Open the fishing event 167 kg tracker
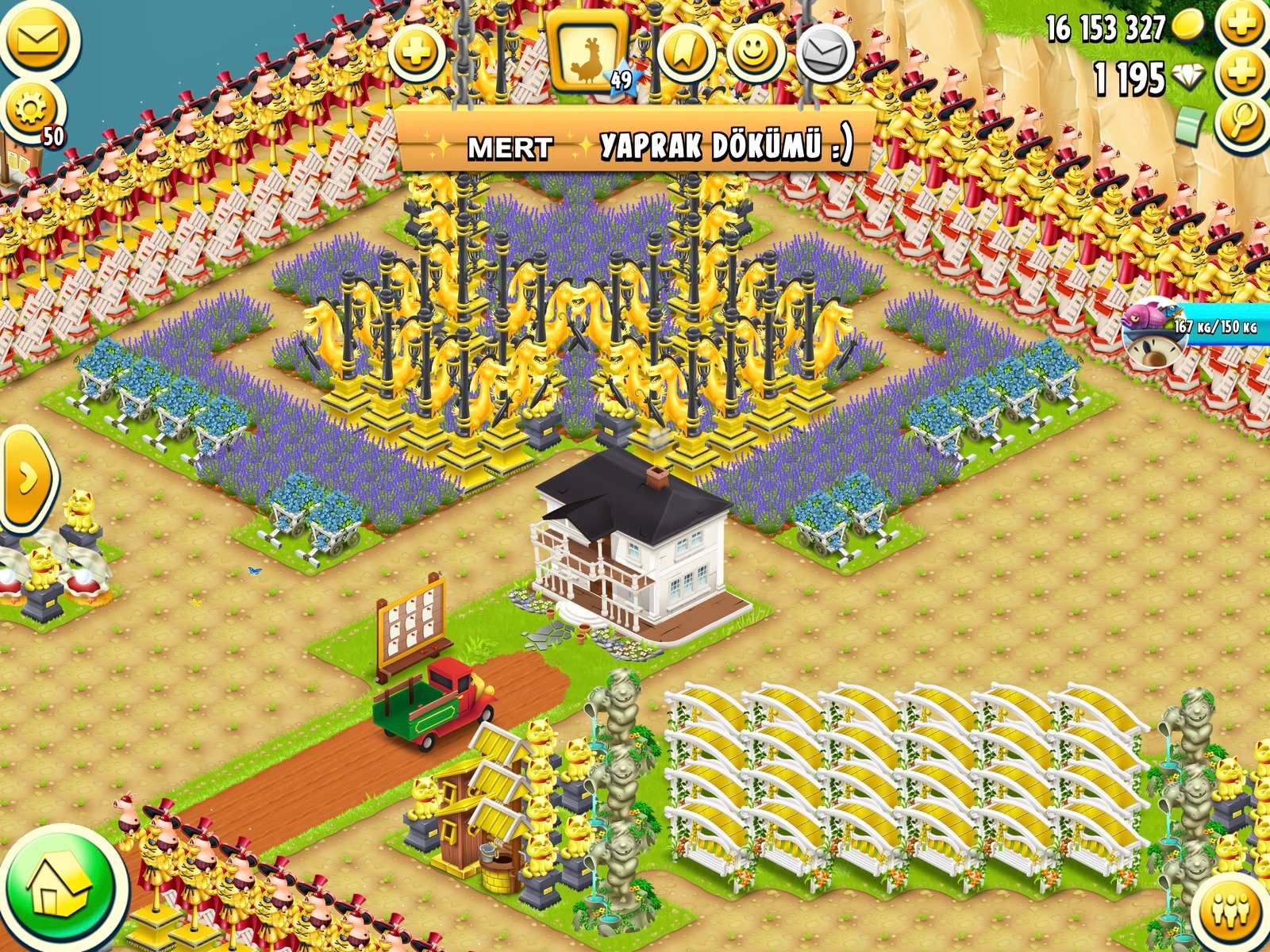Image resolution: width=1270 pixels, height=952 pixels. pos(1191,329)
